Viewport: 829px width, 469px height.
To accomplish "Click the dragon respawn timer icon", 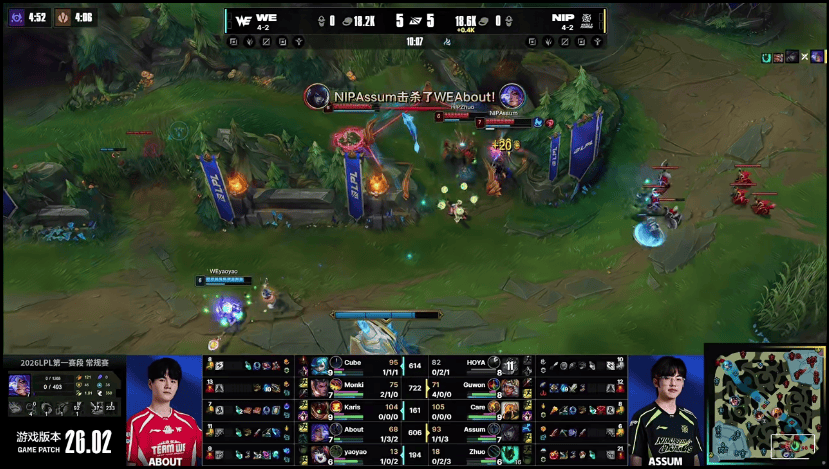I will point(62,16).
